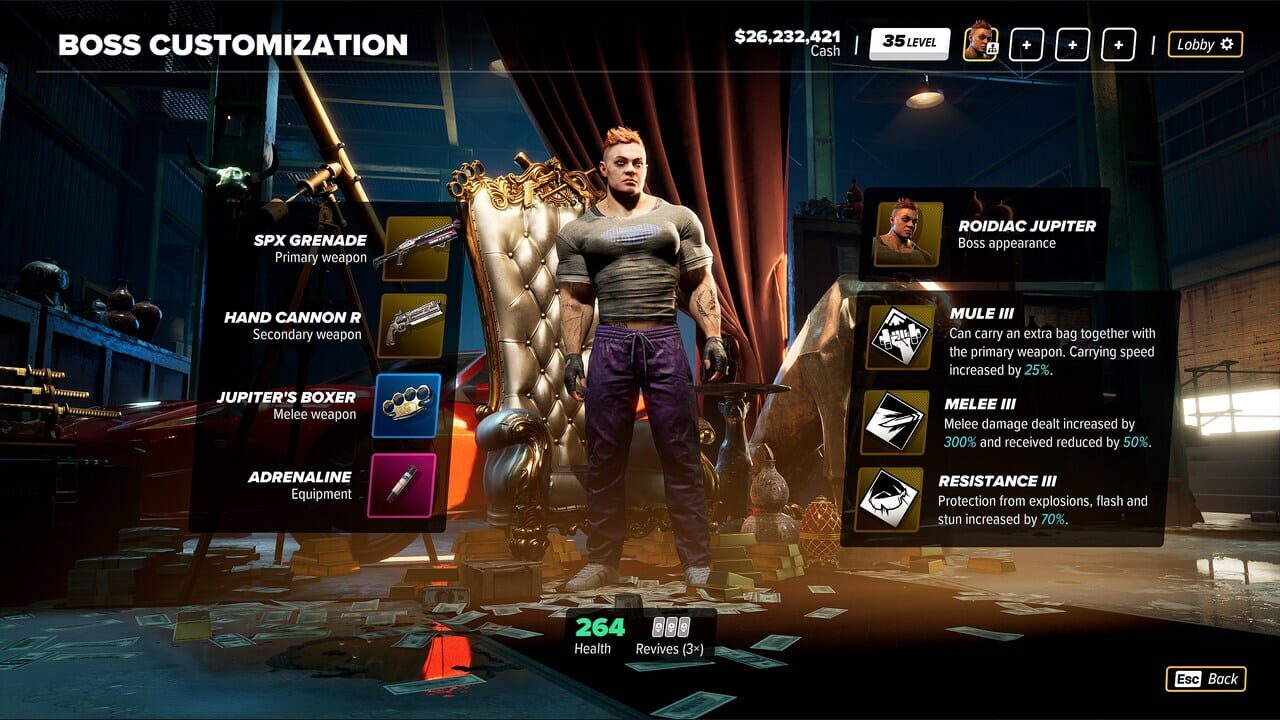The image size is (1280, 720).
Task: Click the BOSS CUSTOMIZATION title
Action: (x=233, y=43)
